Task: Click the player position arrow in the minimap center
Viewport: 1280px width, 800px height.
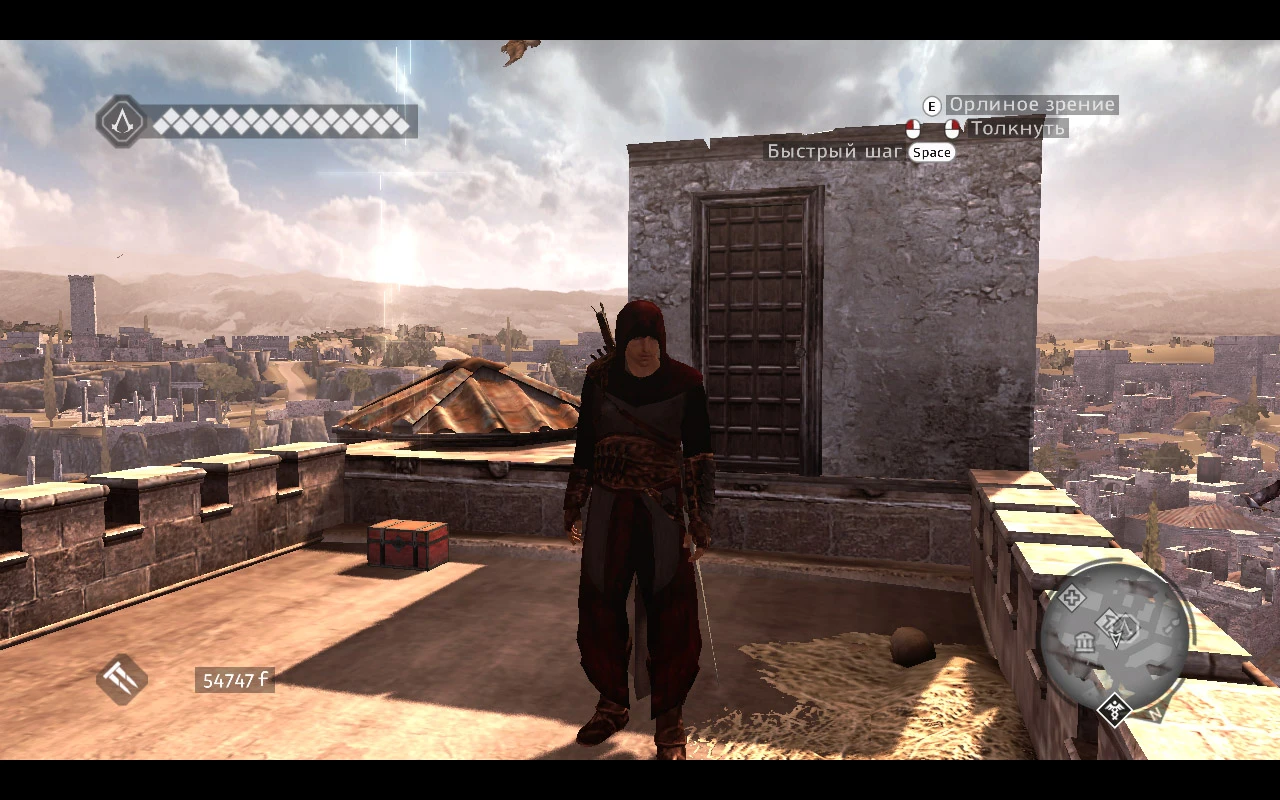Action: 1116,639
